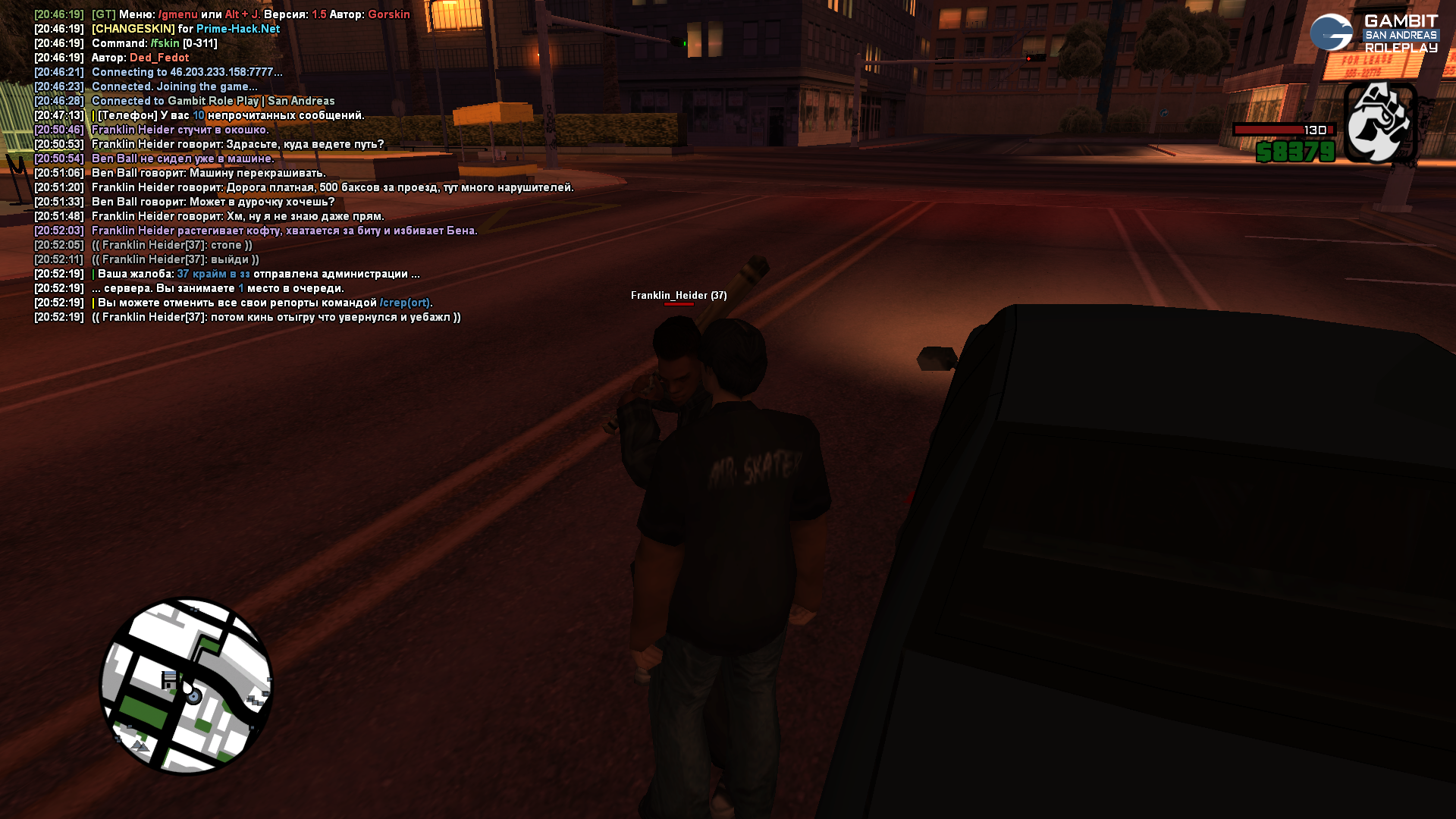Click the circular radar minimap
Screen dimensions: 1456x819
[187, 686]
